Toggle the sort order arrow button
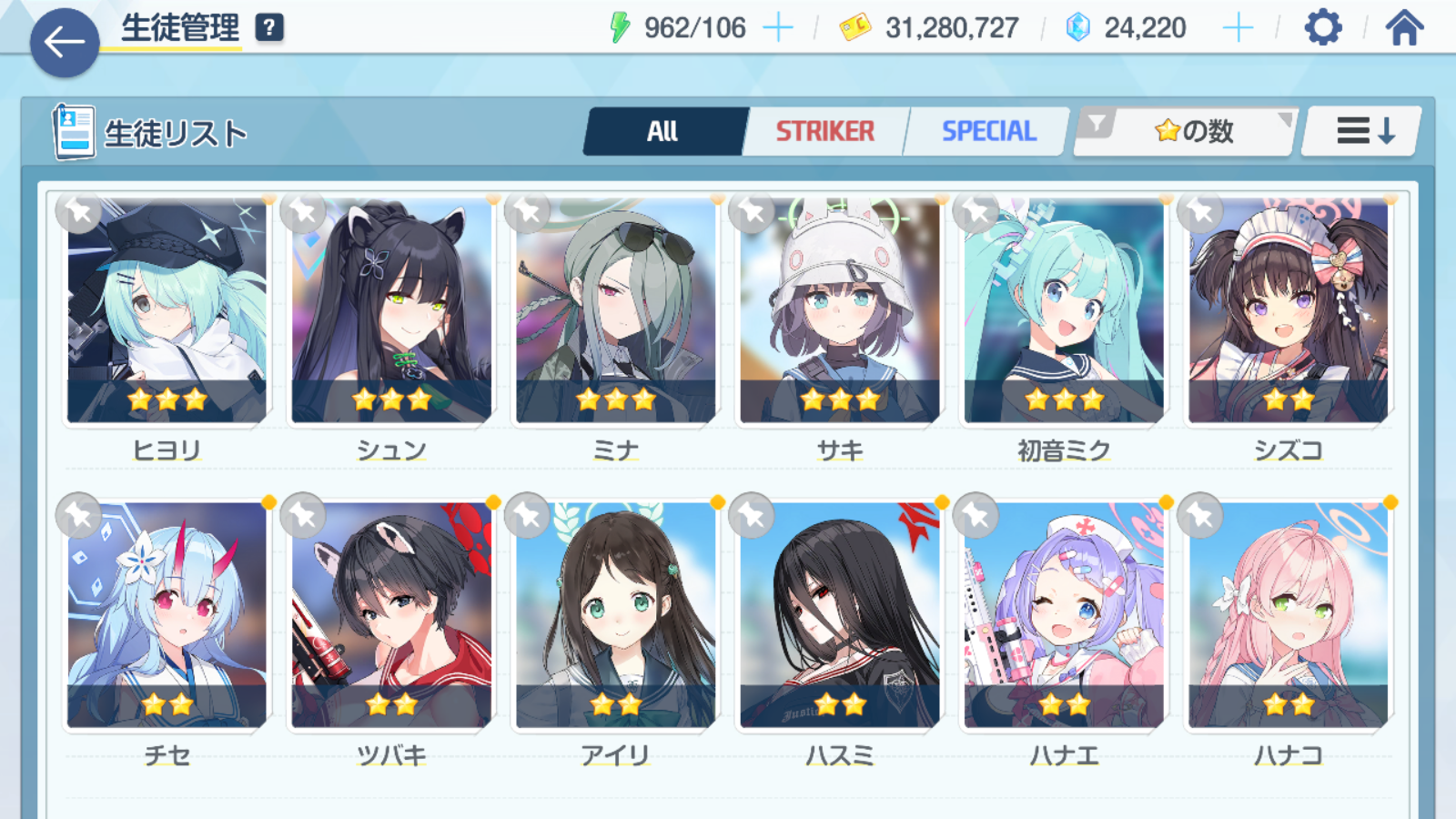This screenshot has height=819, width=1456. [x=1363, y=132]
